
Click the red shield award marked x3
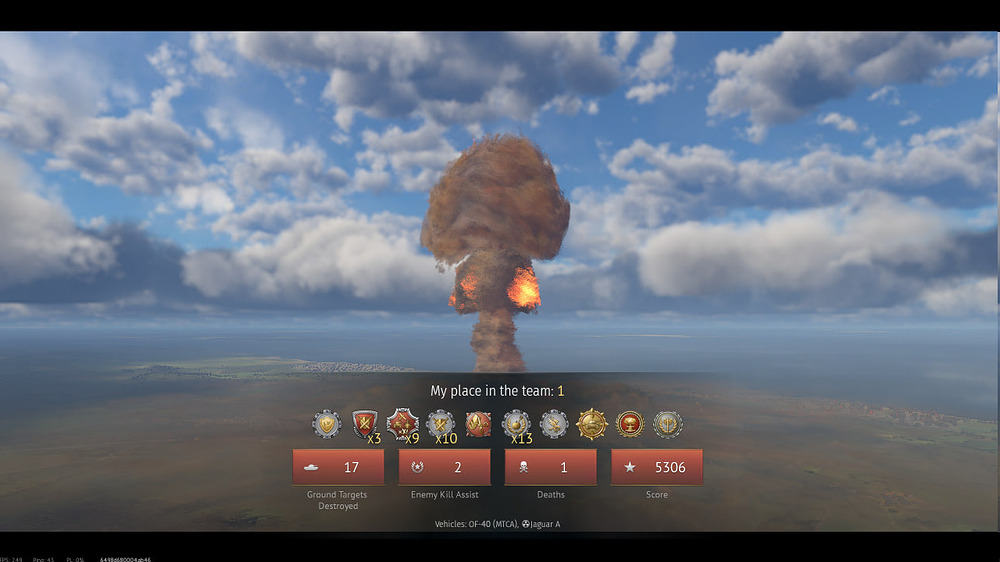point(364,424)
